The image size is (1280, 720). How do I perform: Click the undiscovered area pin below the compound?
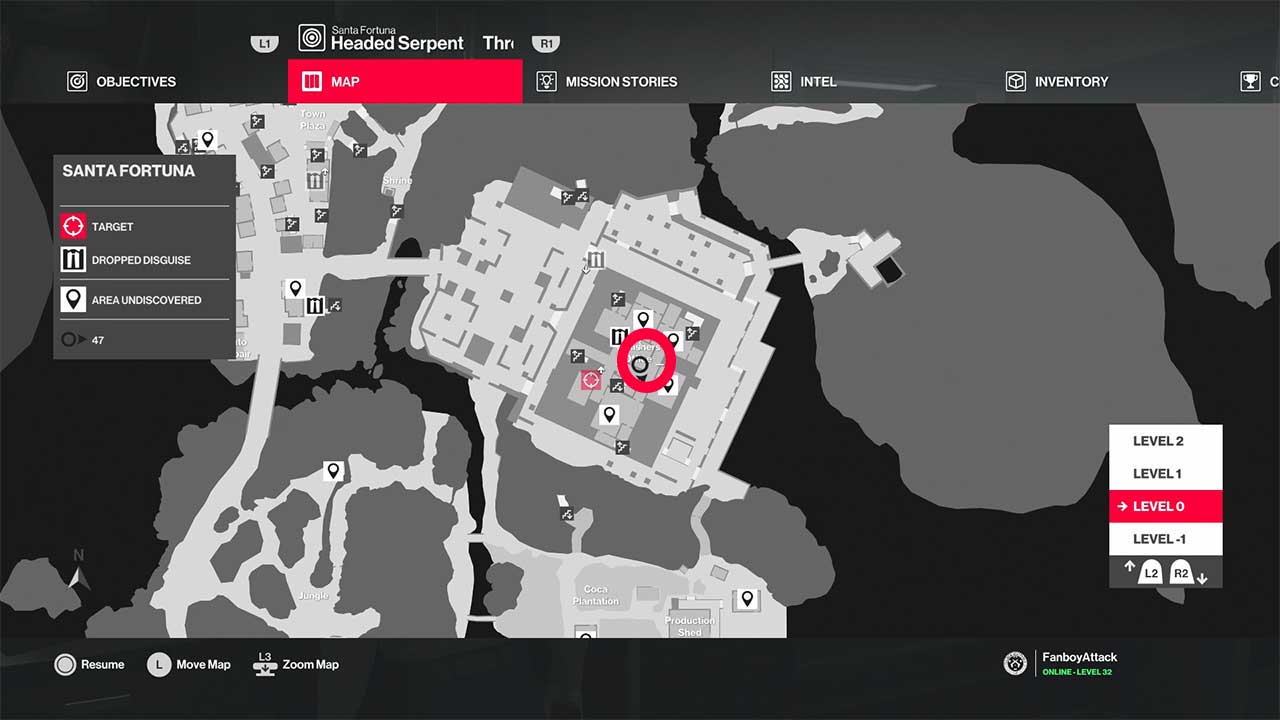click(608, 415)
